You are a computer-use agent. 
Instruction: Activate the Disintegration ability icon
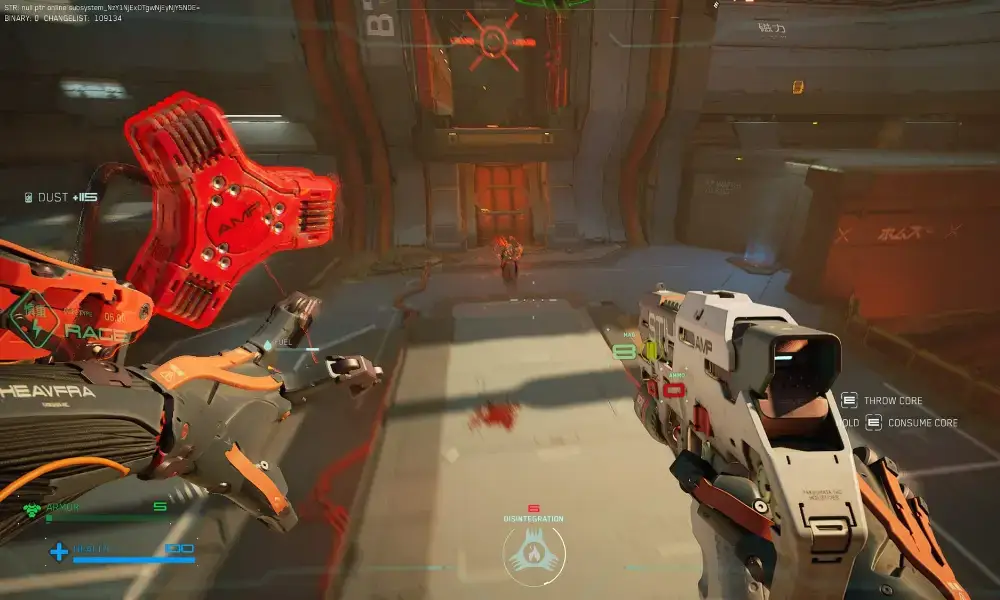click(533, 555)
